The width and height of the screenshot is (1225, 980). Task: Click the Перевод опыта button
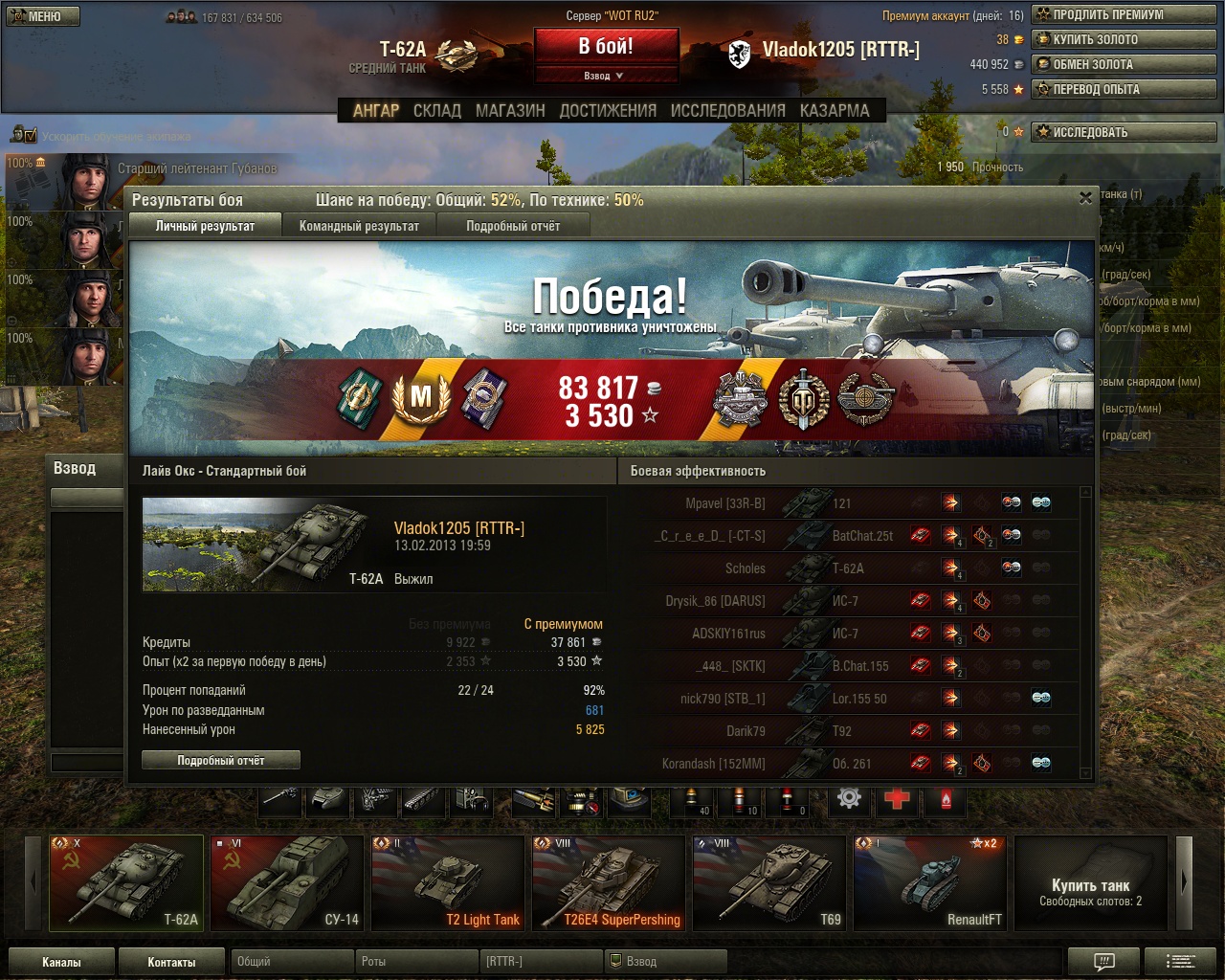(1124, 89)
